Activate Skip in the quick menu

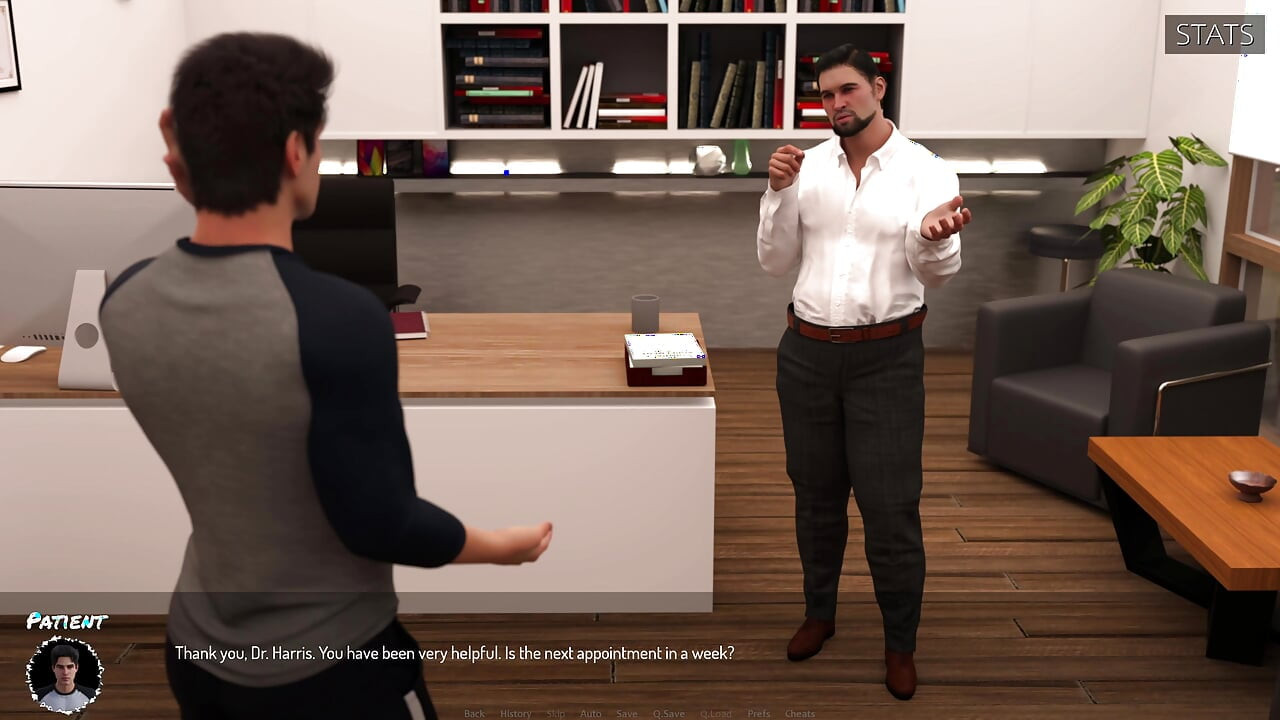[x=555, y=713]
